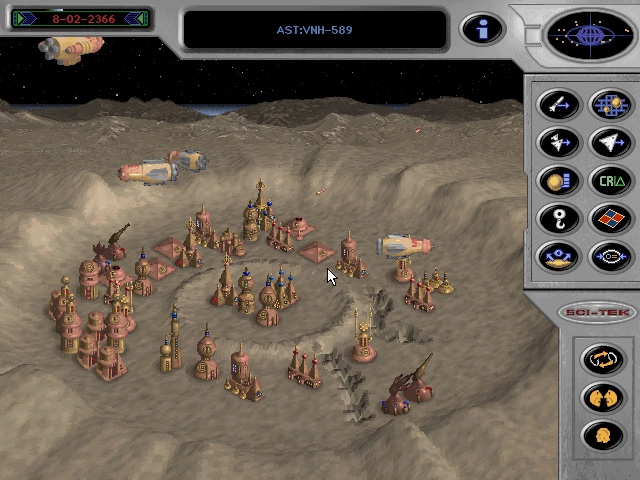Click the large white ship with arrow button
Image resolution: width=640 pixels, height=480 pixels.
coord(609,143)
